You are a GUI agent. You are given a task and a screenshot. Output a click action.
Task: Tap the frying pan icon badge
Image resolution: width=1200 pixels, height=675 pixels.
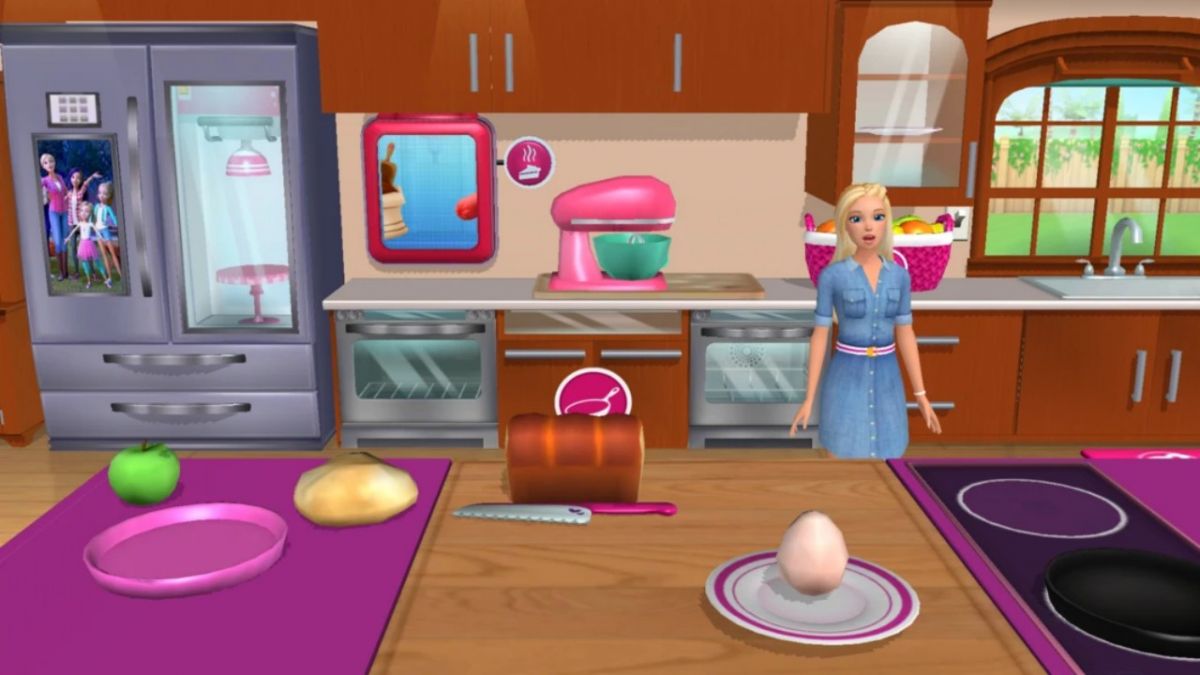[593, 394]
